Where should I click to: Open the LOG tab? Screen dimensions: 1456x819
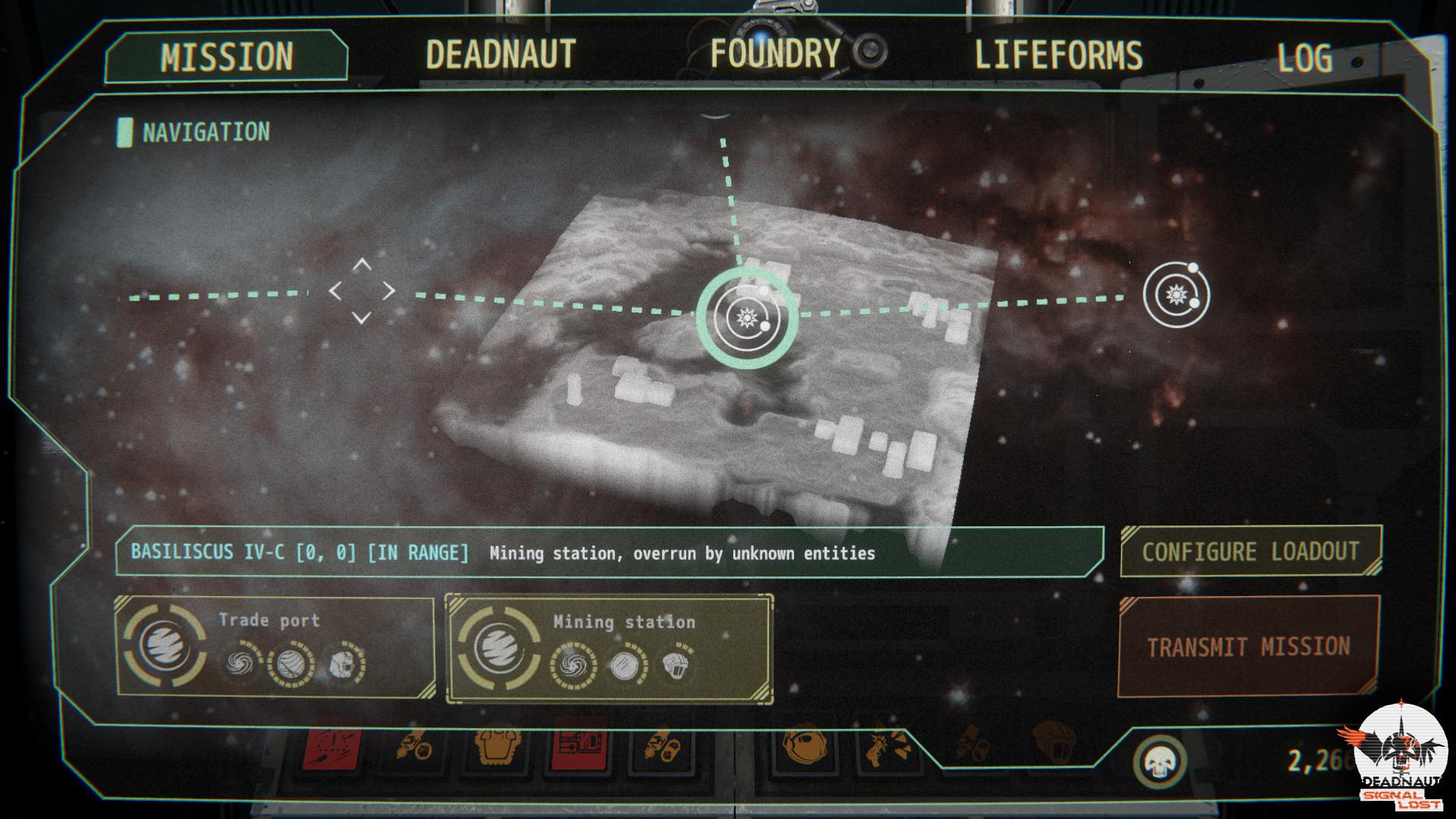1304,58
